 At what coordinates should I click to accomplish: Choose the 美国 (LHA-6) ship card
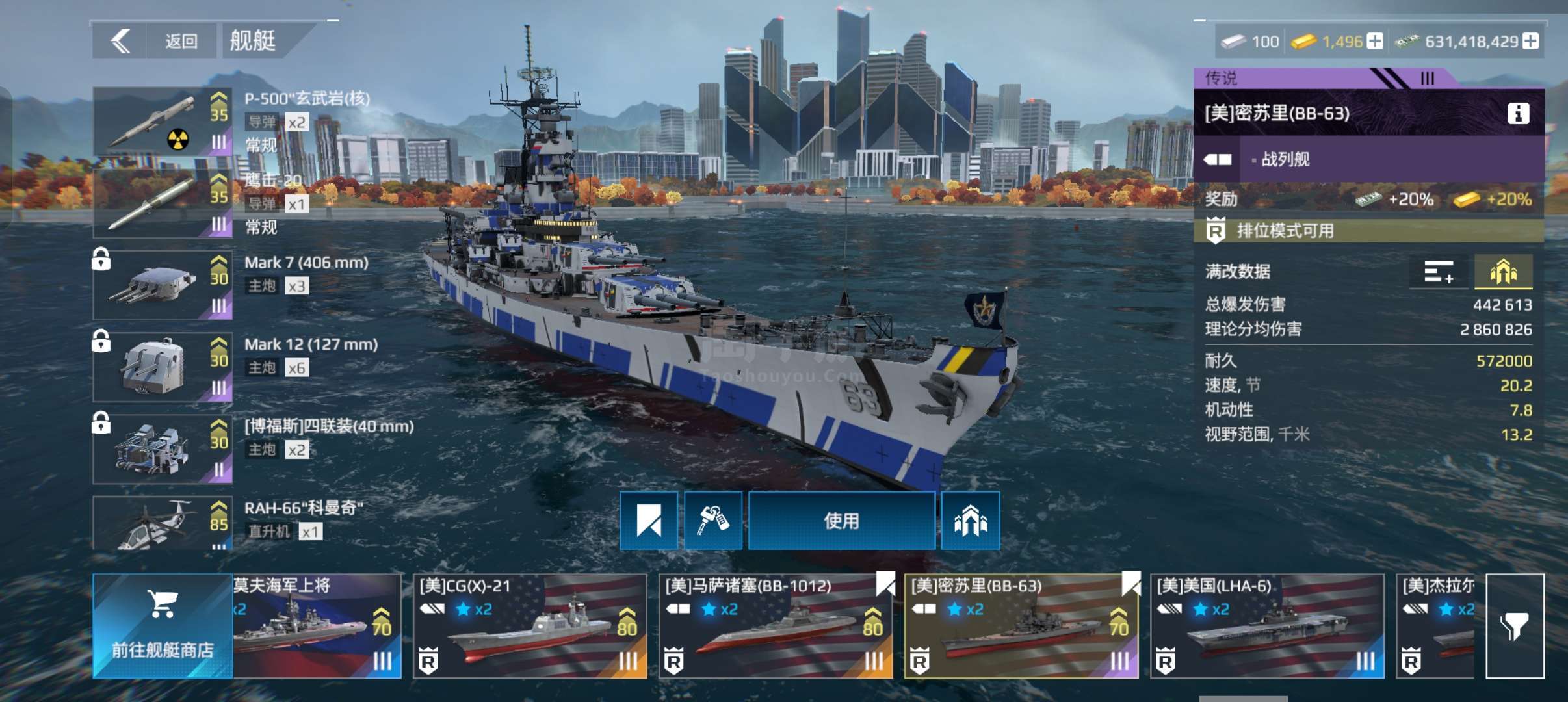(x=1267, y=626)
